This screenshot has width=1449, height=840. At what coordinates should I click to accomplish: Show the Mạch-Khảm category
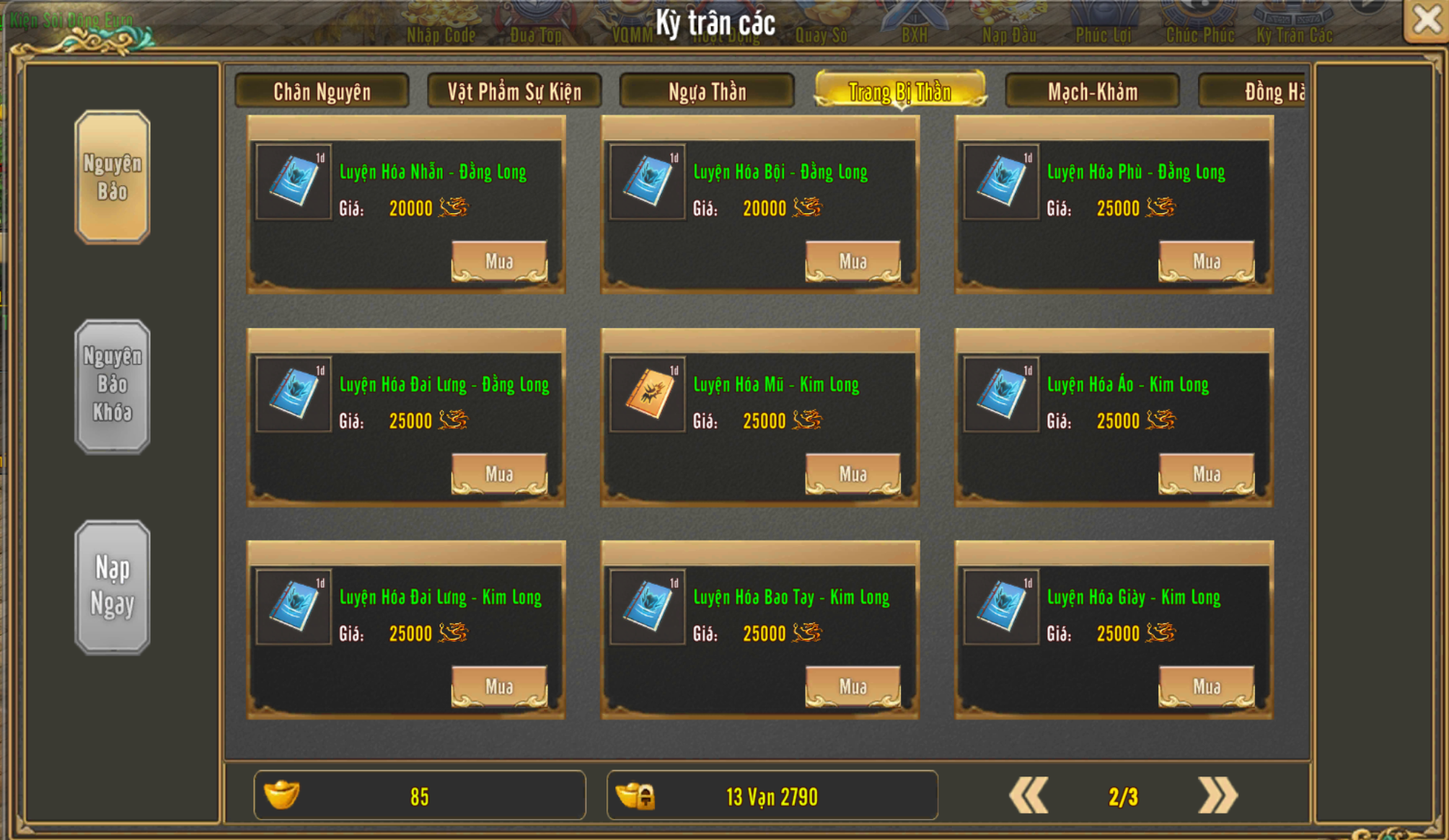(1092, 92)
